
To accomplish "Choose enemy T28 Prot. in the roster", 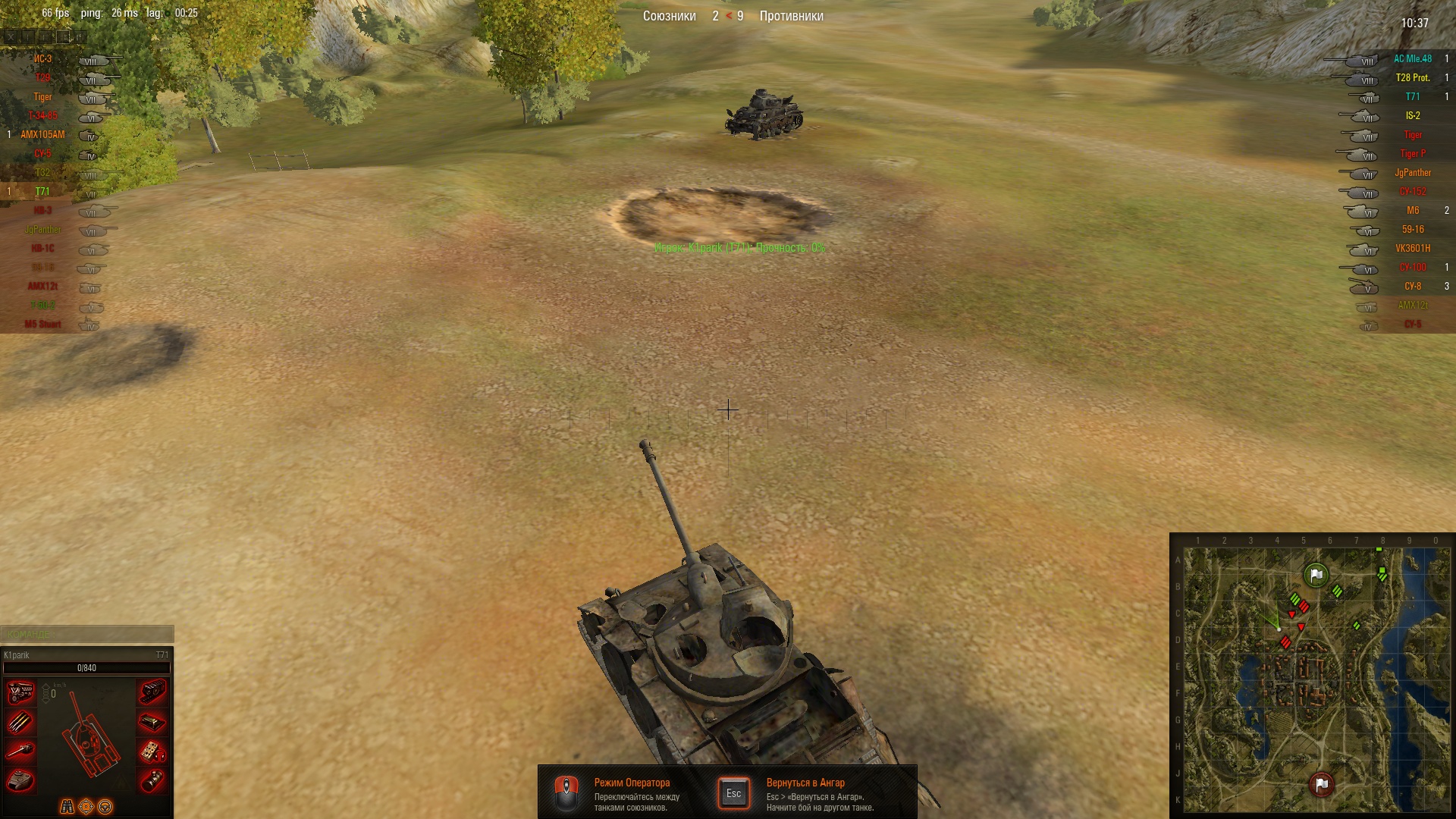I will click(1412, 78).
